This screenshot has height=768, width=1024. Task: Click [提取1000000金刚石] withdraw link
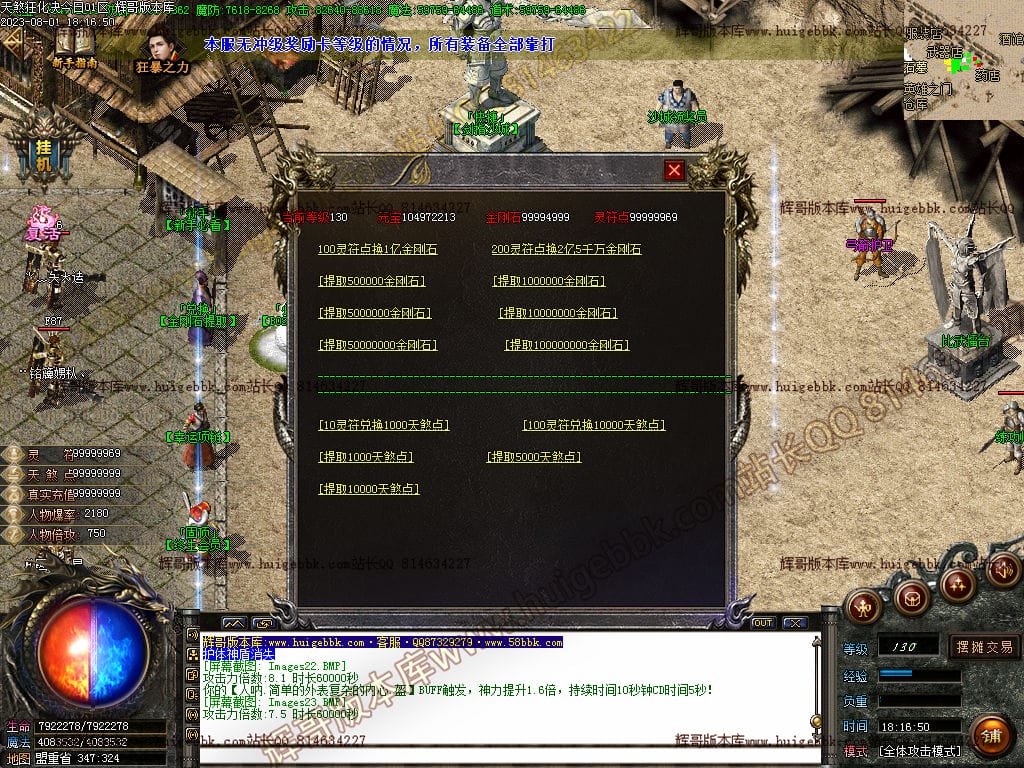pyautogui.click(x=549, y=281)
